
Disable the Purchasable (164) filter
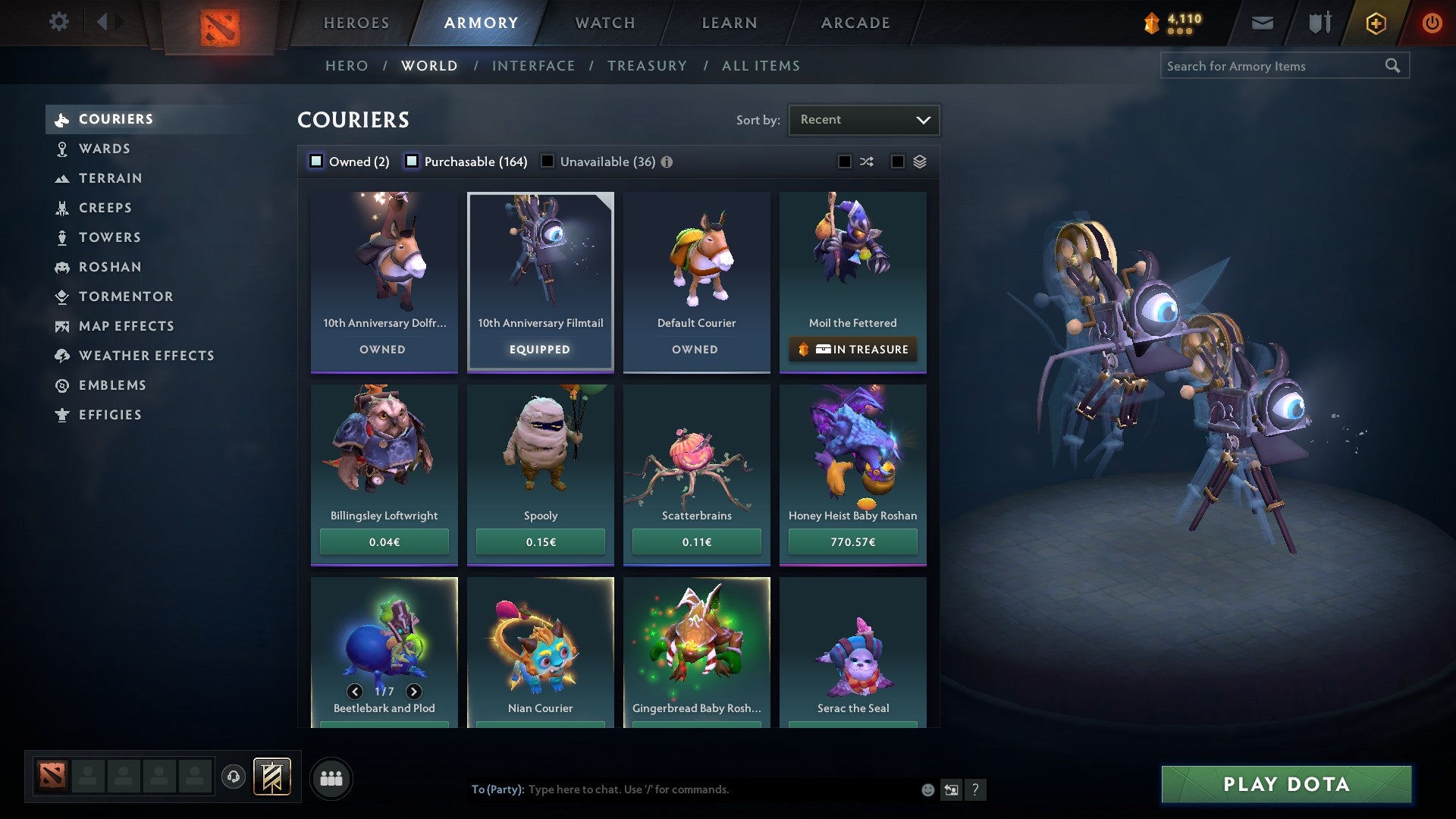pos(413,162)
